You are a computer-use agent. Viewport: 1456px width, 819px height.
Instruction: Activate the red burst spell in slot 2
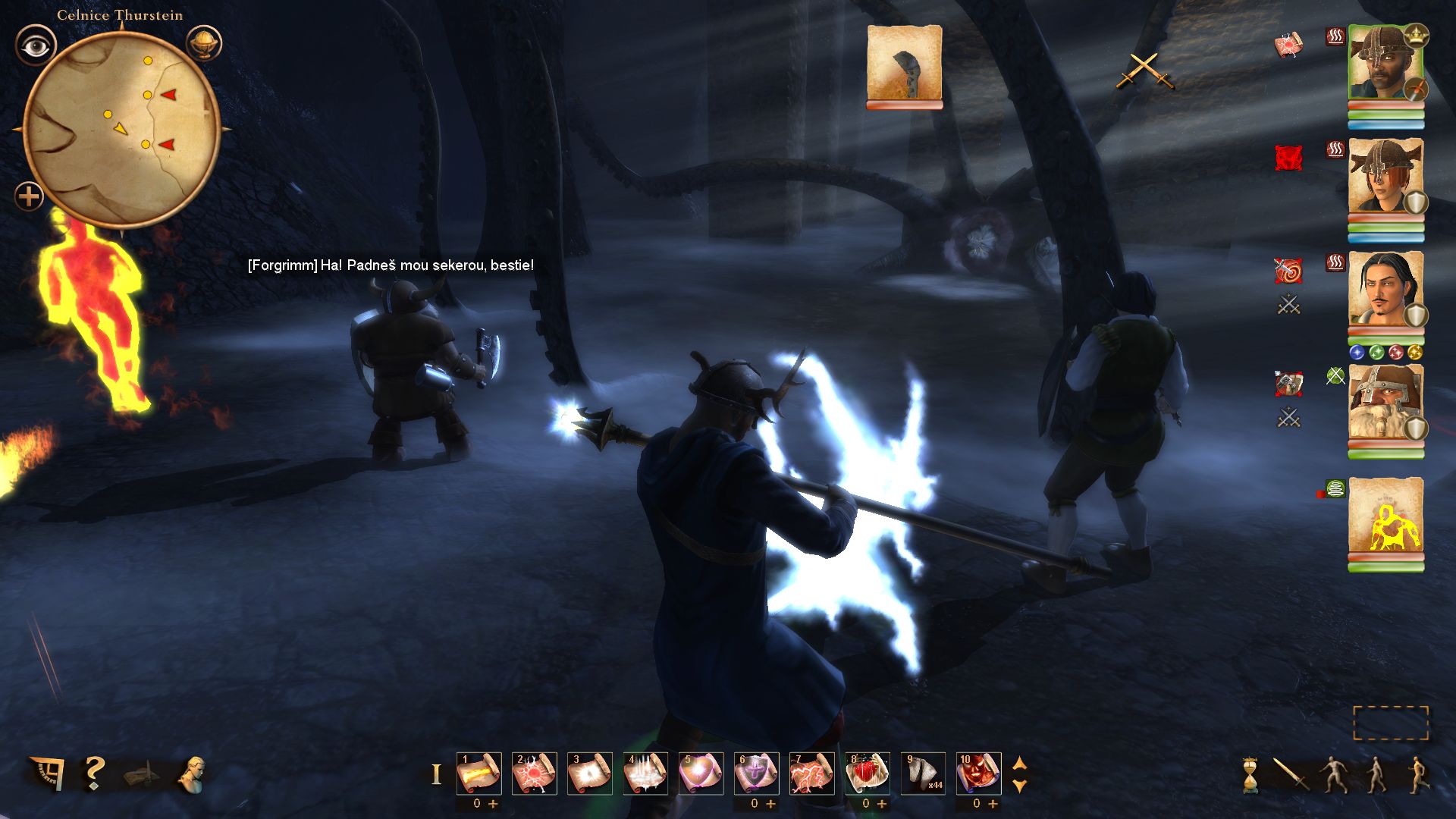[534, 773]
